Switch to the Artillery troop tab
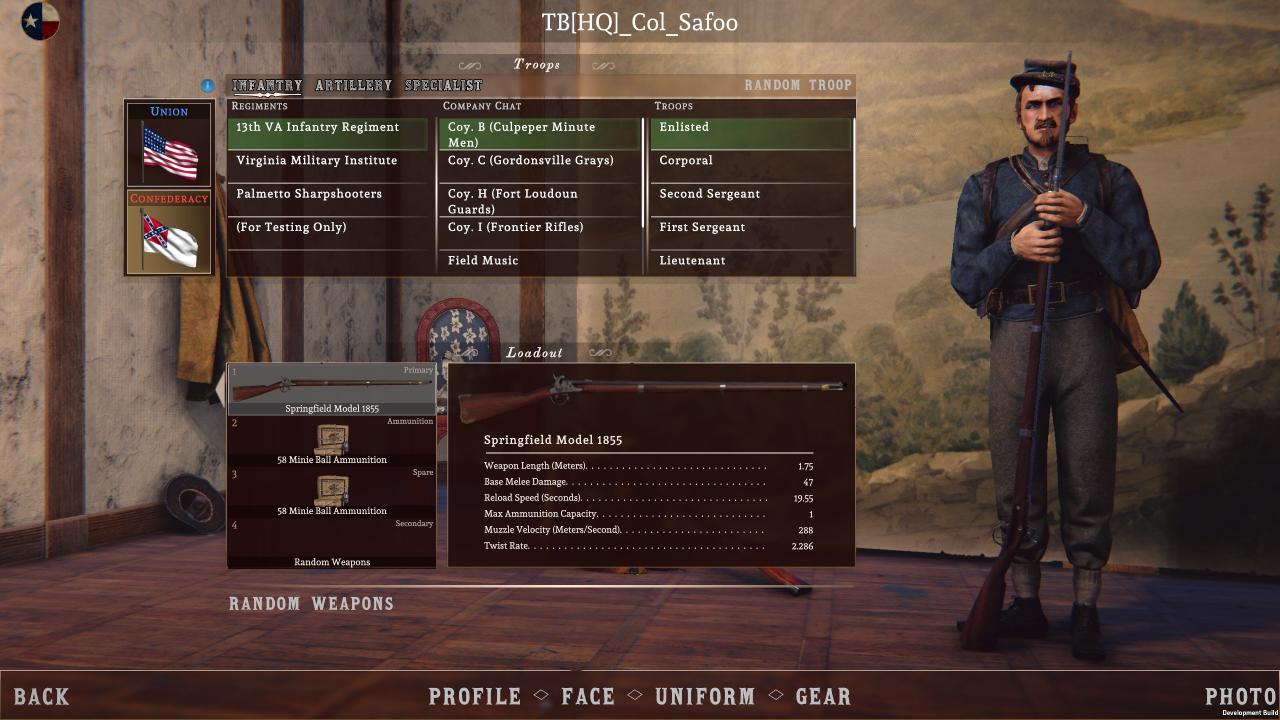The width and height of the screenshot is (1280, 720). click(x=354, y=86)
